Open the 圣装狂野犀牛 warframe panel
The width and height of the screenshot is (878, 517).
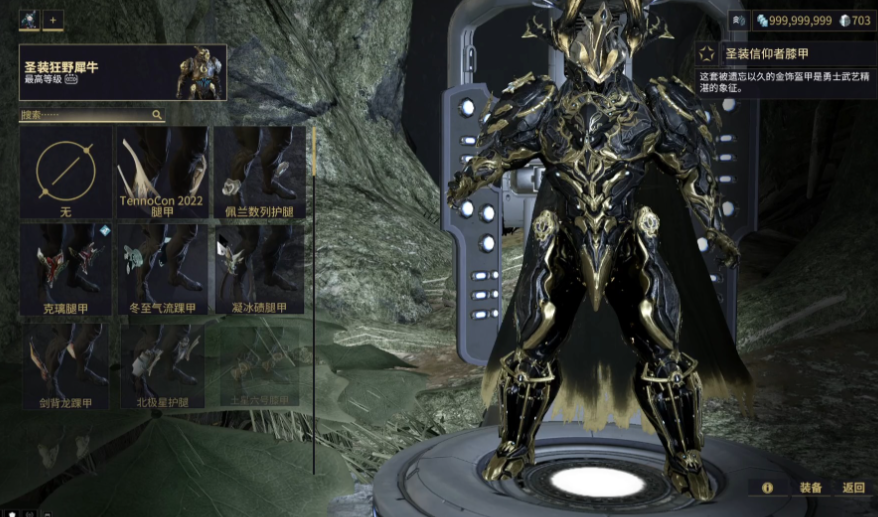(122, 72)
